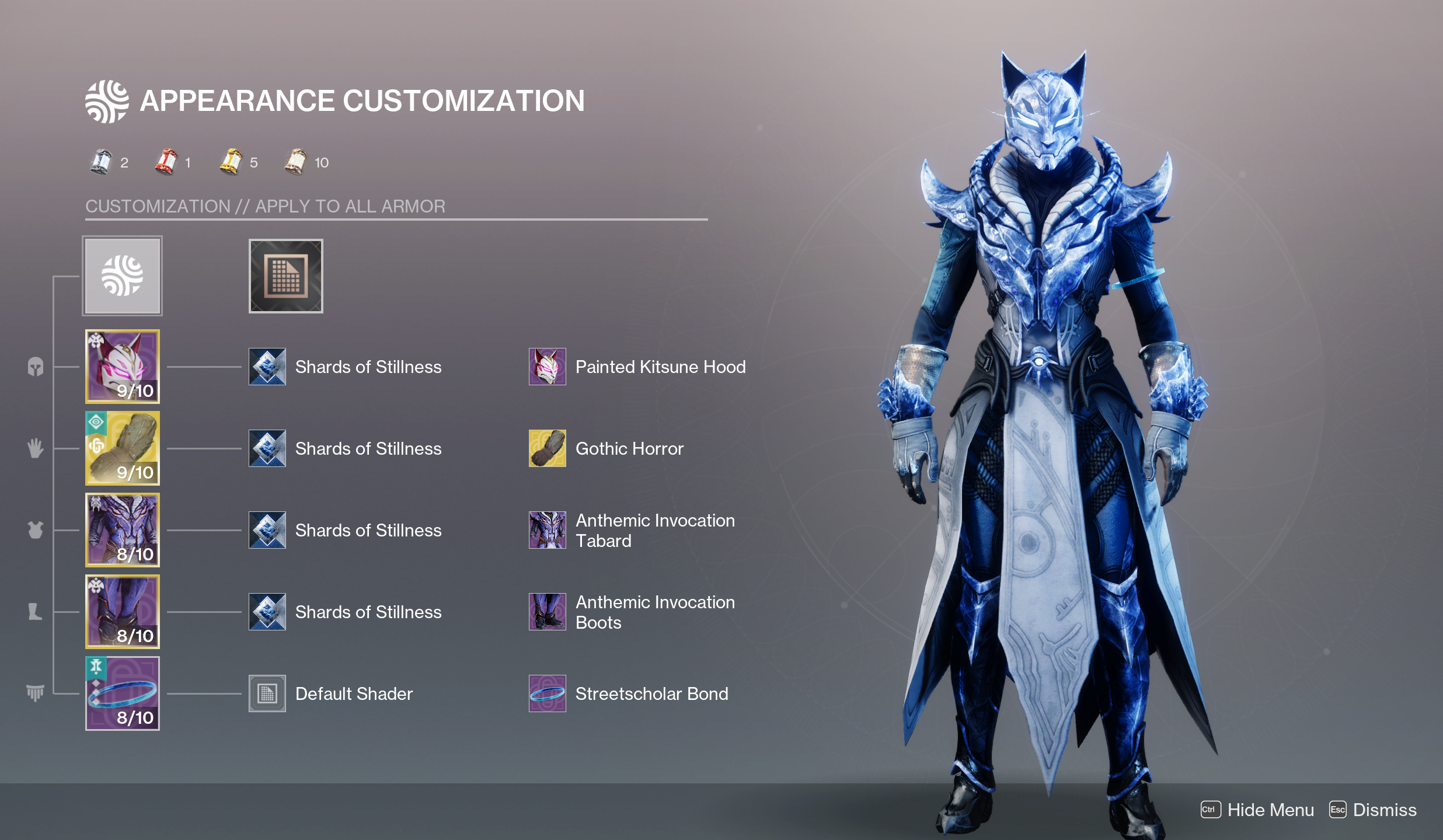1443x840 pixels.
Task: Select the apply-to-all-armor appearance tile
Action: [x=122, y=276]
